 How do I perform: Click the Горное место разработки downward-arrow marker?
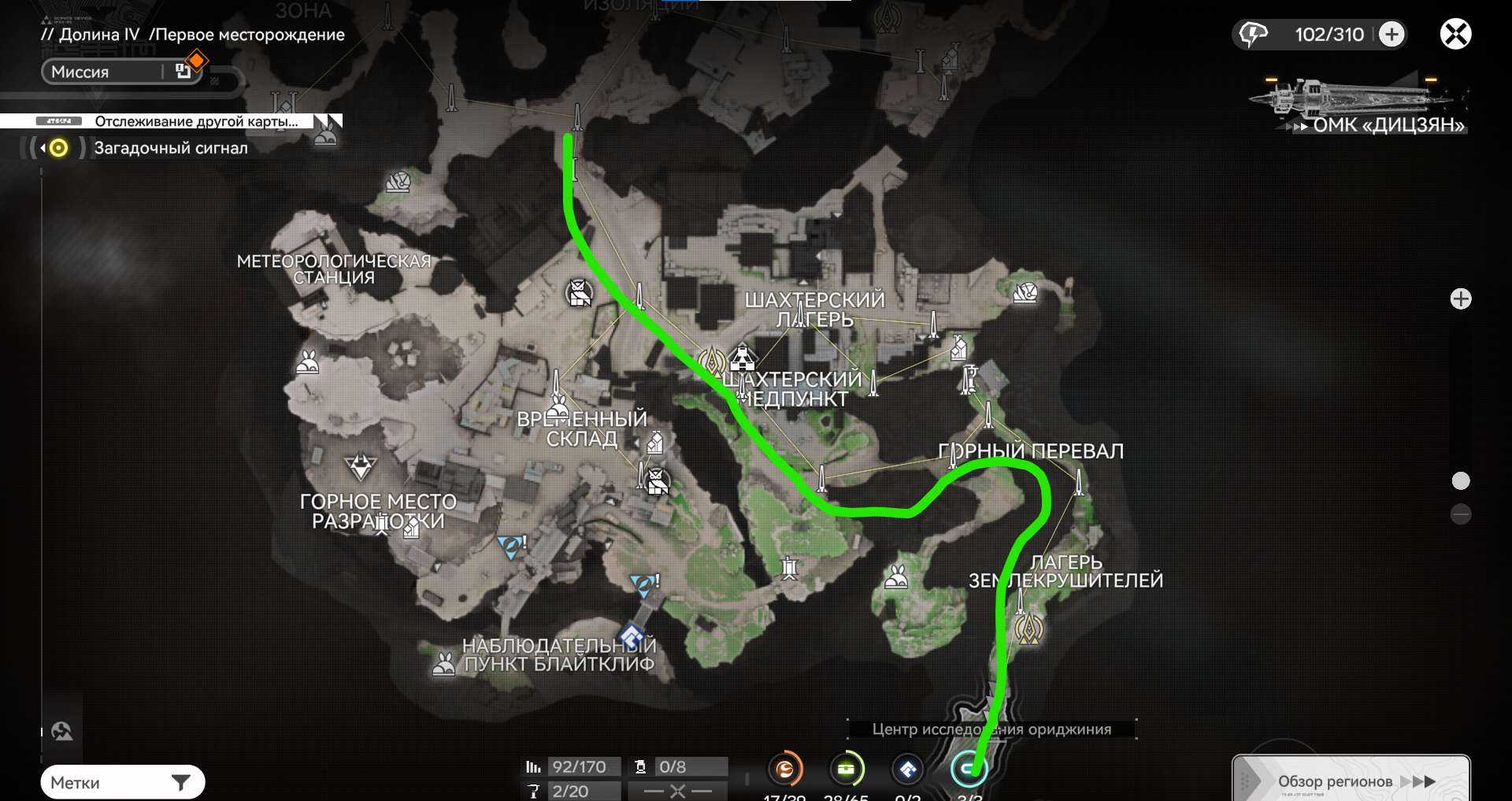point(361,466)
